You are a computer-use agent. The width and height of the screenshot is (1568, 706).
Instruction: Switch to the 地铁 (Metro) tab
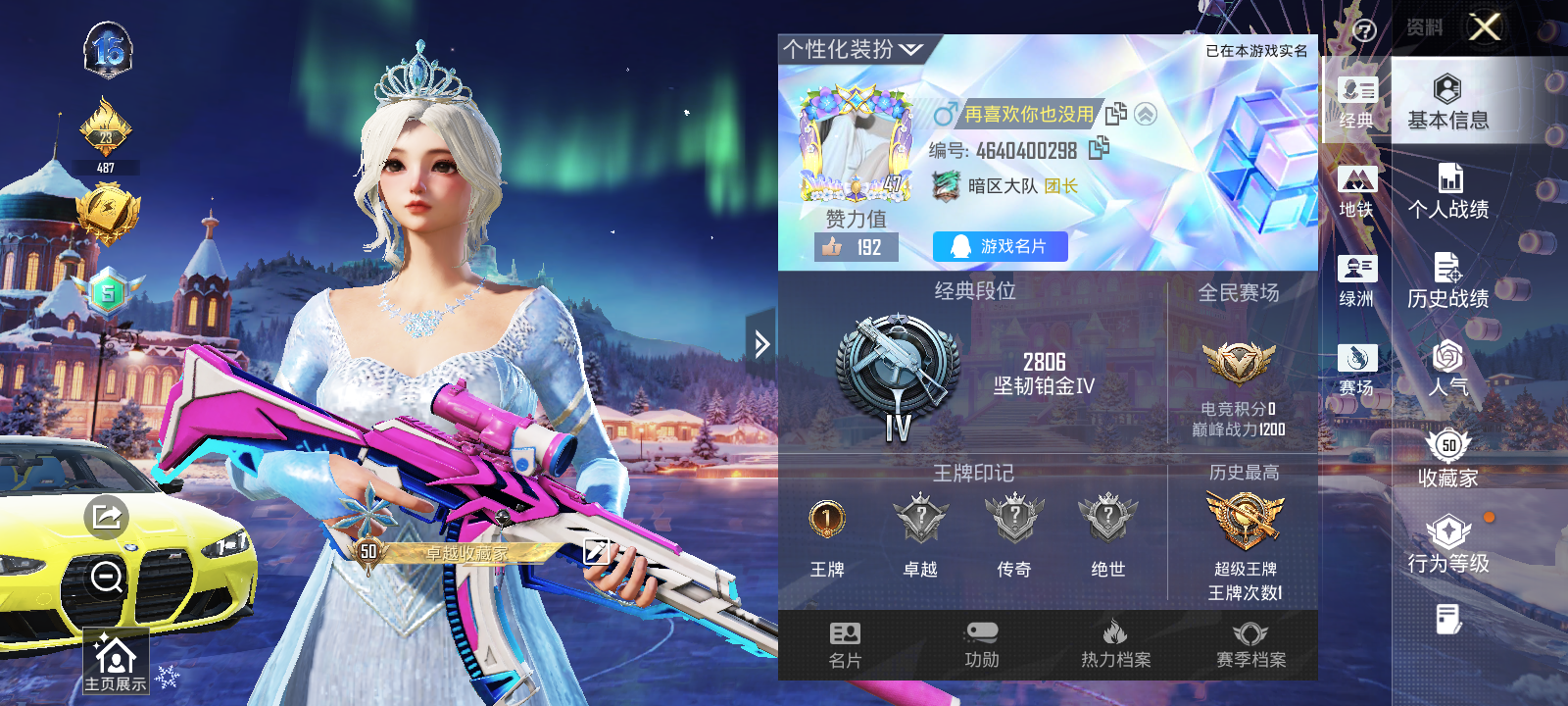pyautogui.click(x=1358, y=189)
